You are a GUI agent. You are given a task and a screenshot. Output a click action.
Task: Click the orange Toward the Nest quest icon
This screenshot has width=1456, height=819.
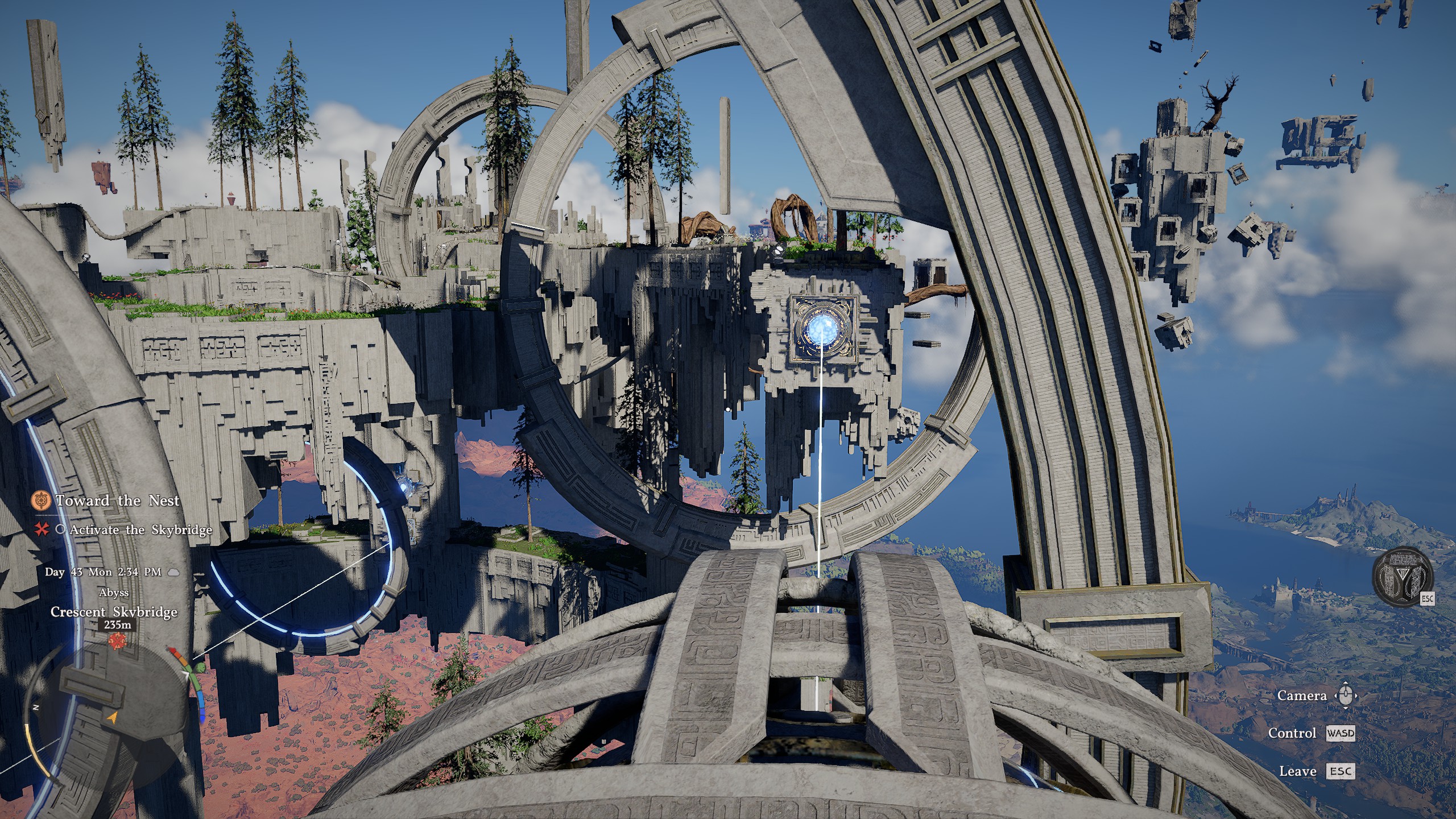point(41,500)
